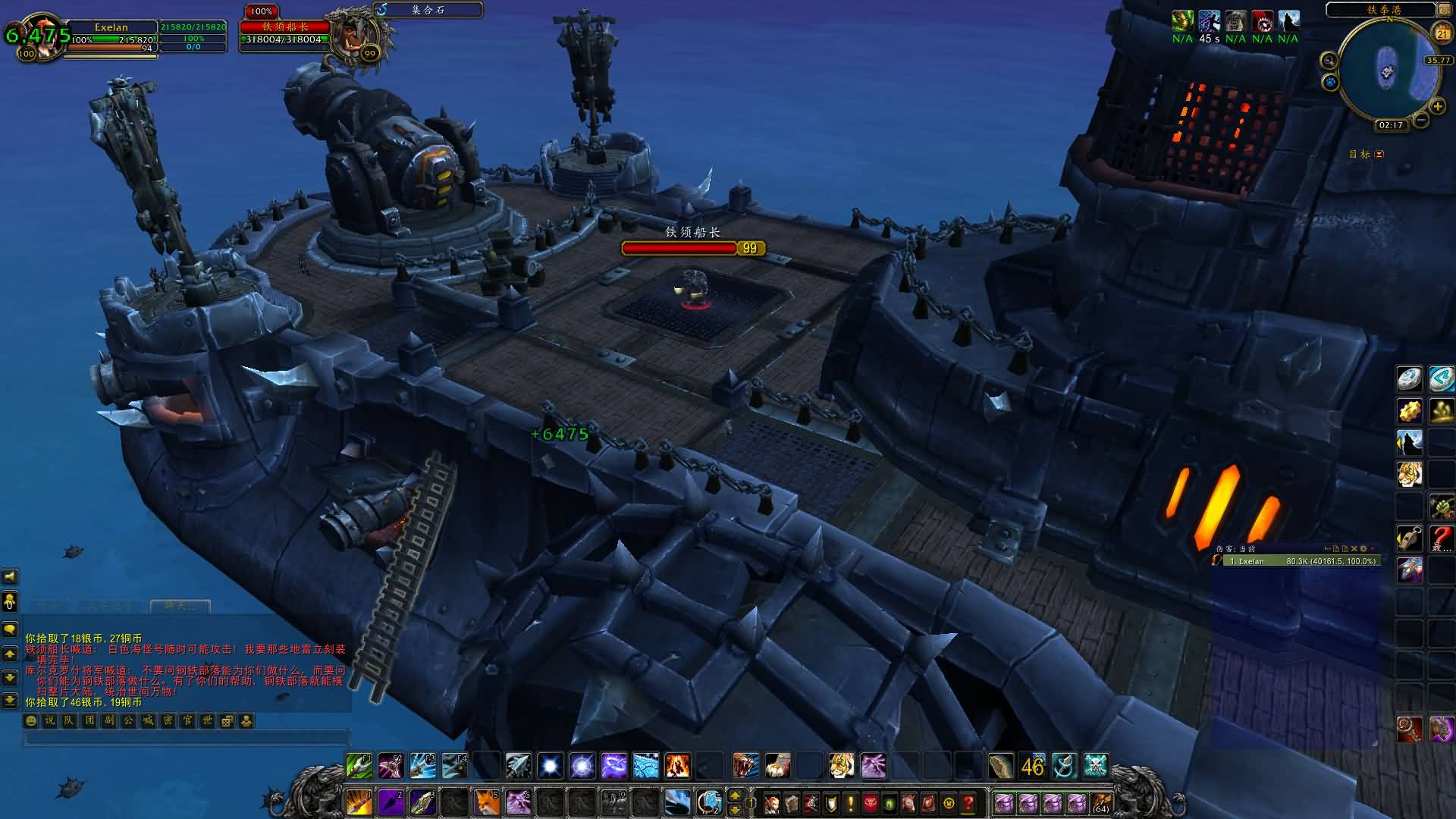Open the calendar icon showing 21
Screen dimensions: 1456x819
[x=1442, y=33]
